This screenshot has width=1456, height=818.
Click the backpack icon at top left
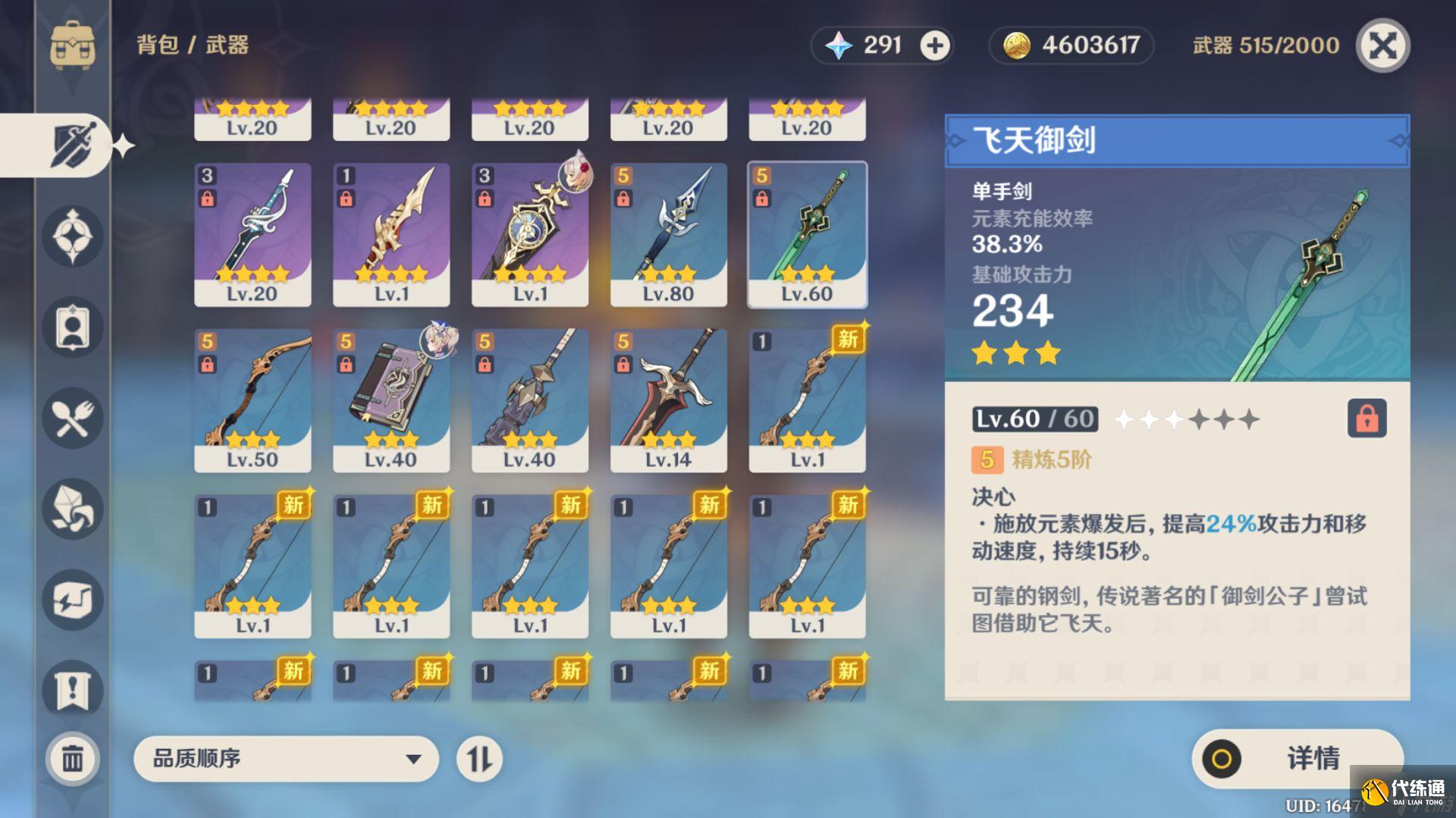pyautogui.click(x=72, y=45)
